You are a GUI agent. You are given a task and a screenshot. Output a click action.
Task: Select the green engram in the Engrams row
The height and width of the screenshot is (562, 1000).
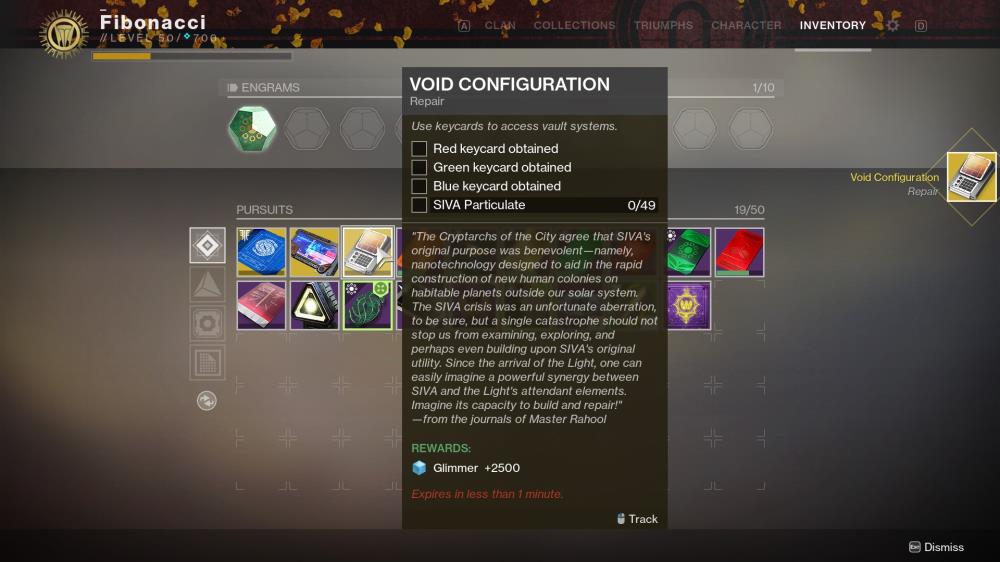click(x=252, y=129)
